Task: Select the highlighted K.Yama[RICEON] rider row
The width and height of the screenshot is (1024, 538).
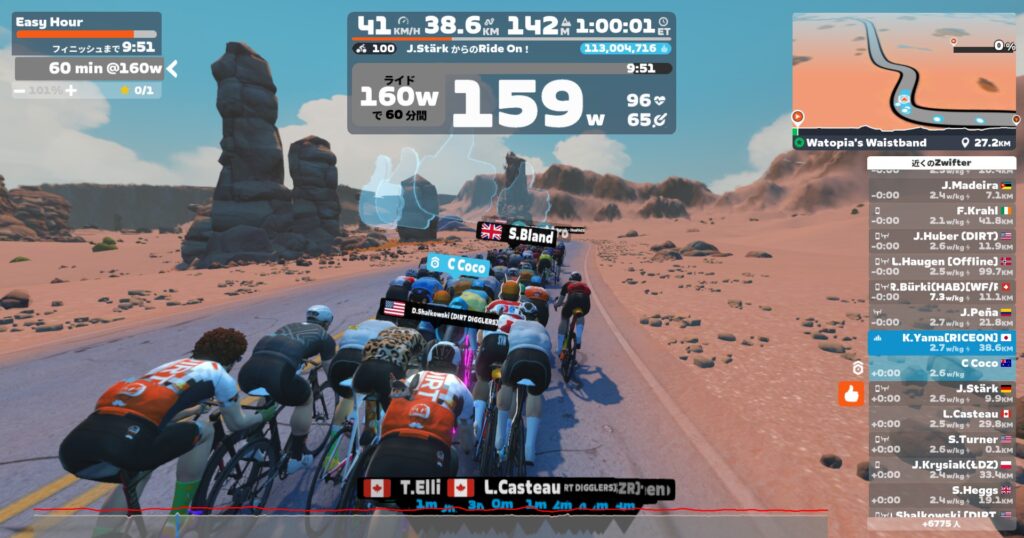Action: click(942, 343)
